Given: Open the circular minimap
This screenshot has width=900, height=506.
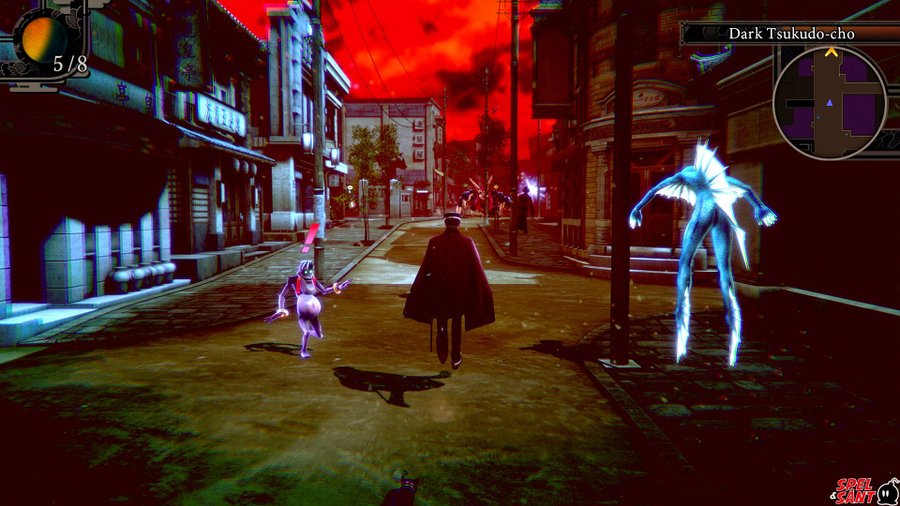Looking at the screenshot, I should [x=829, y=102].
